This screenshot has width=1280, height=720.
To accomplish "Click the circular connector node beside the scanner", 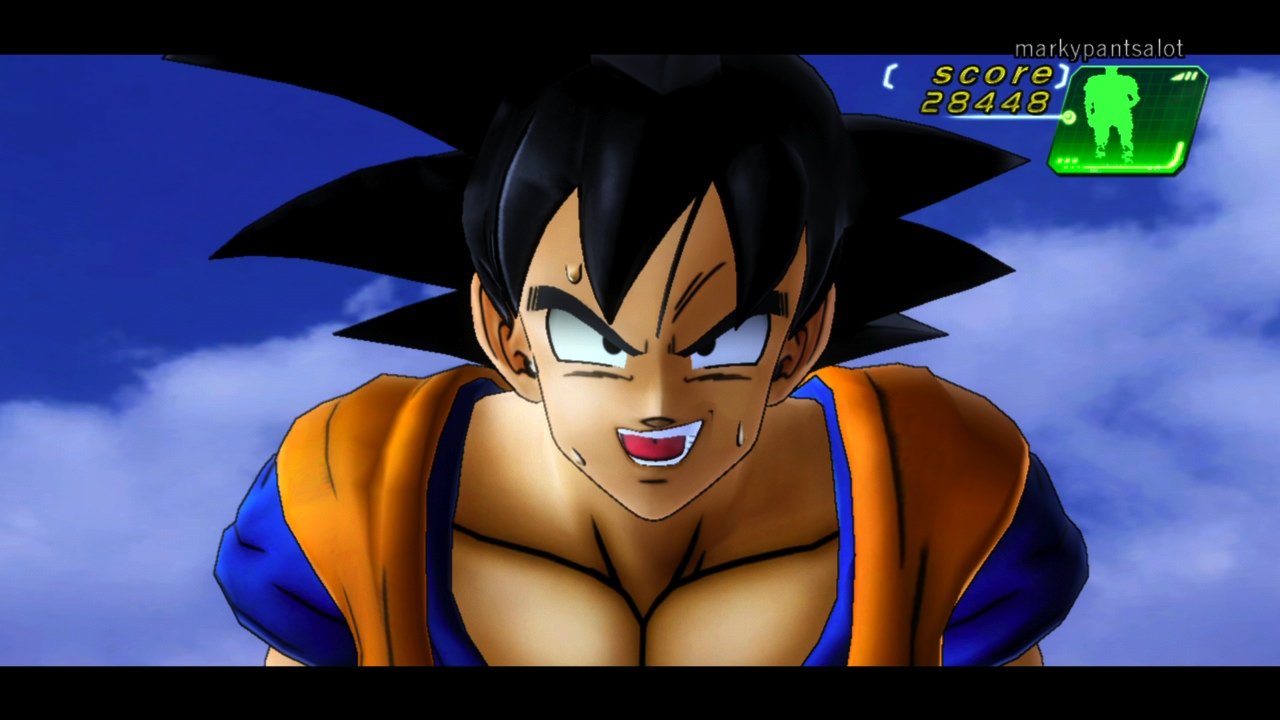I will point(1068,116).
